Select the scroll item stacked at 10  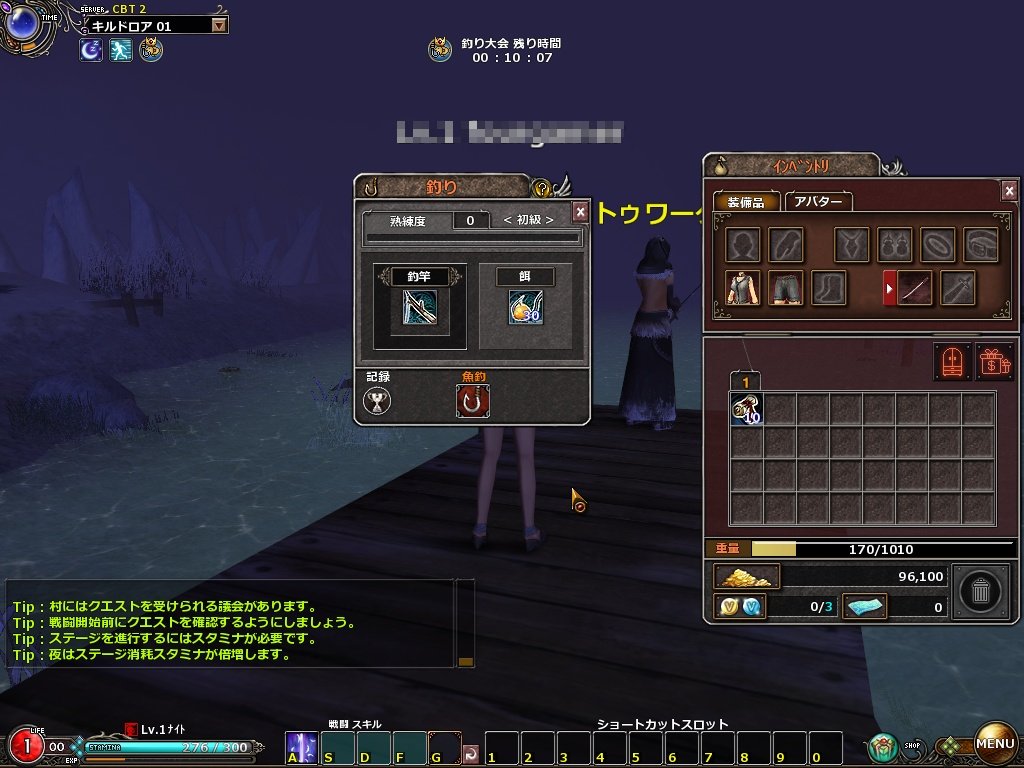pyautogui.click(x=746, y=409)
